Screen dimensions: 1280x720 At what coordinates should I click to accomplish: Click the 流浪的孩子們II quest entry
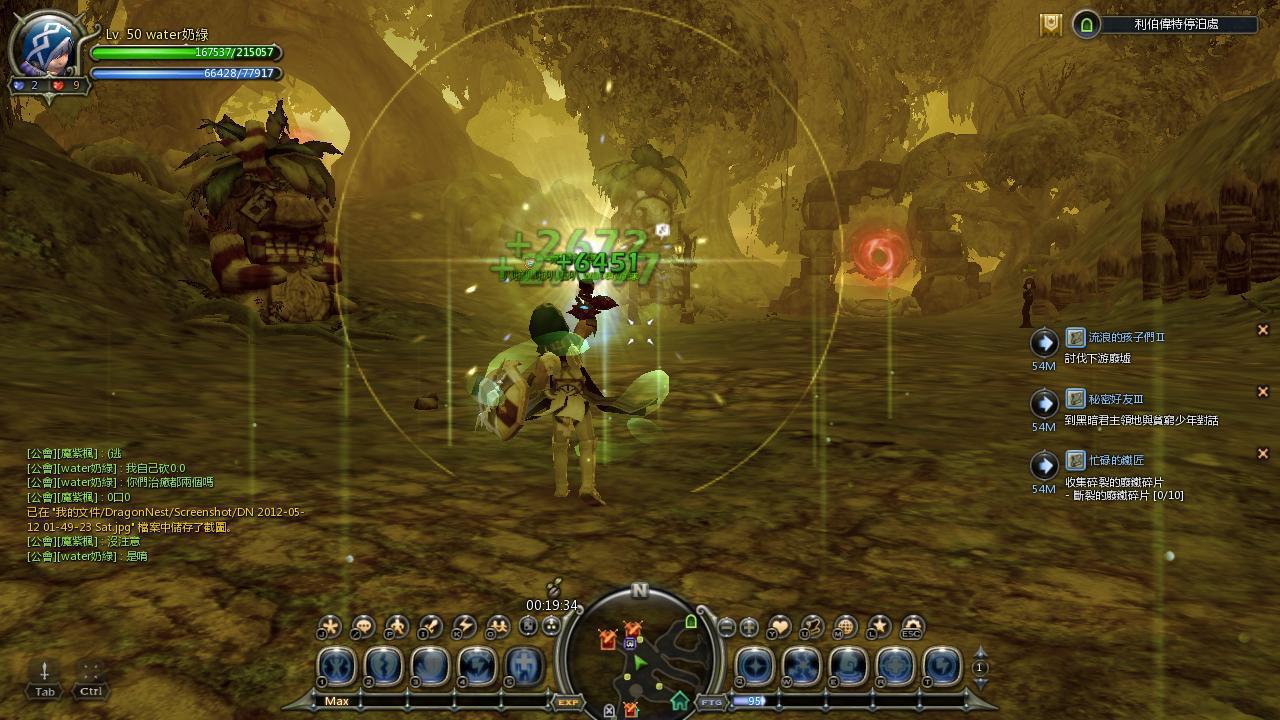[x=1127, y=338]
